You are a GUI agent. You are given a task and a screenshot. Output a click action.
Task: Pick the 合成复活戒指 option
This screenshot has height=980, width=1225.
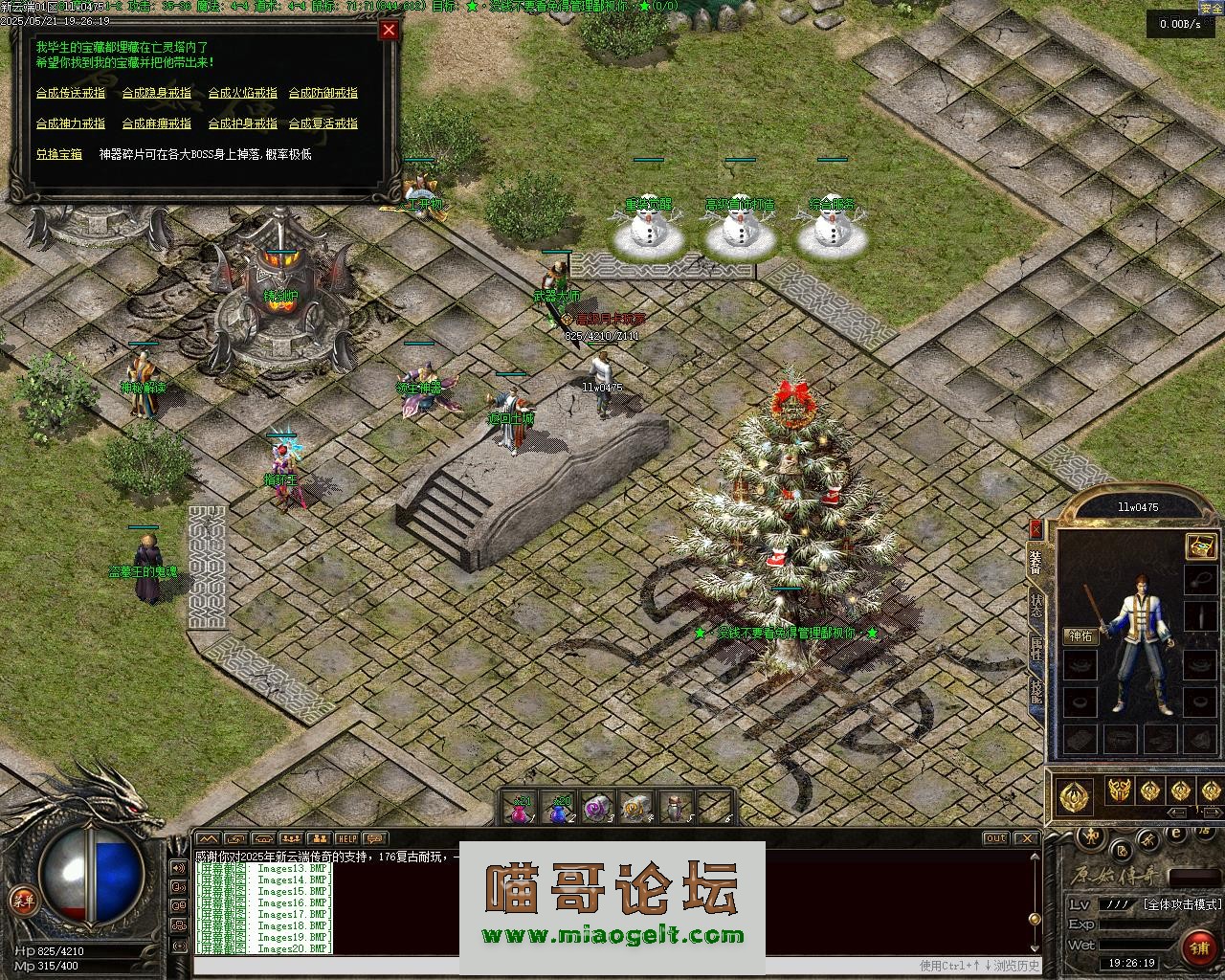[323, 123]
